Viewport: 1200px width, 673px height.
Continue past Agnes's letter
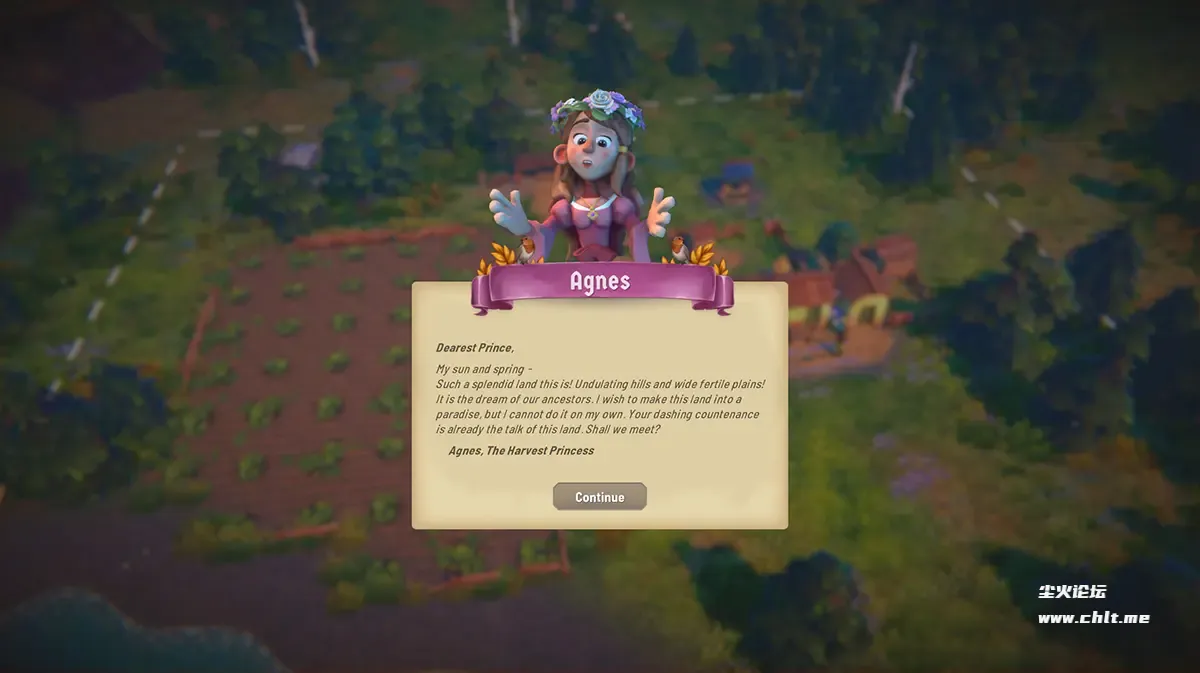click(599, 497)
